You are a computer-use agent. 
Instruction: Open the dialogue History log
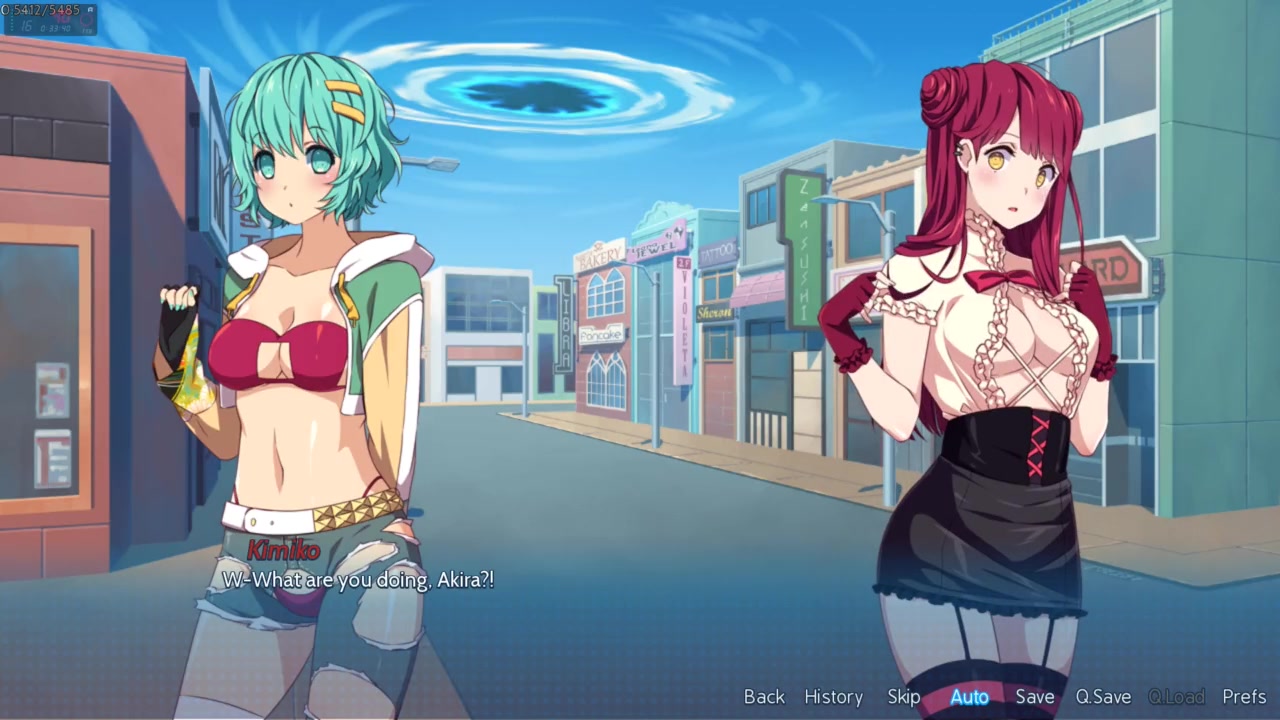tap(833, 697)
